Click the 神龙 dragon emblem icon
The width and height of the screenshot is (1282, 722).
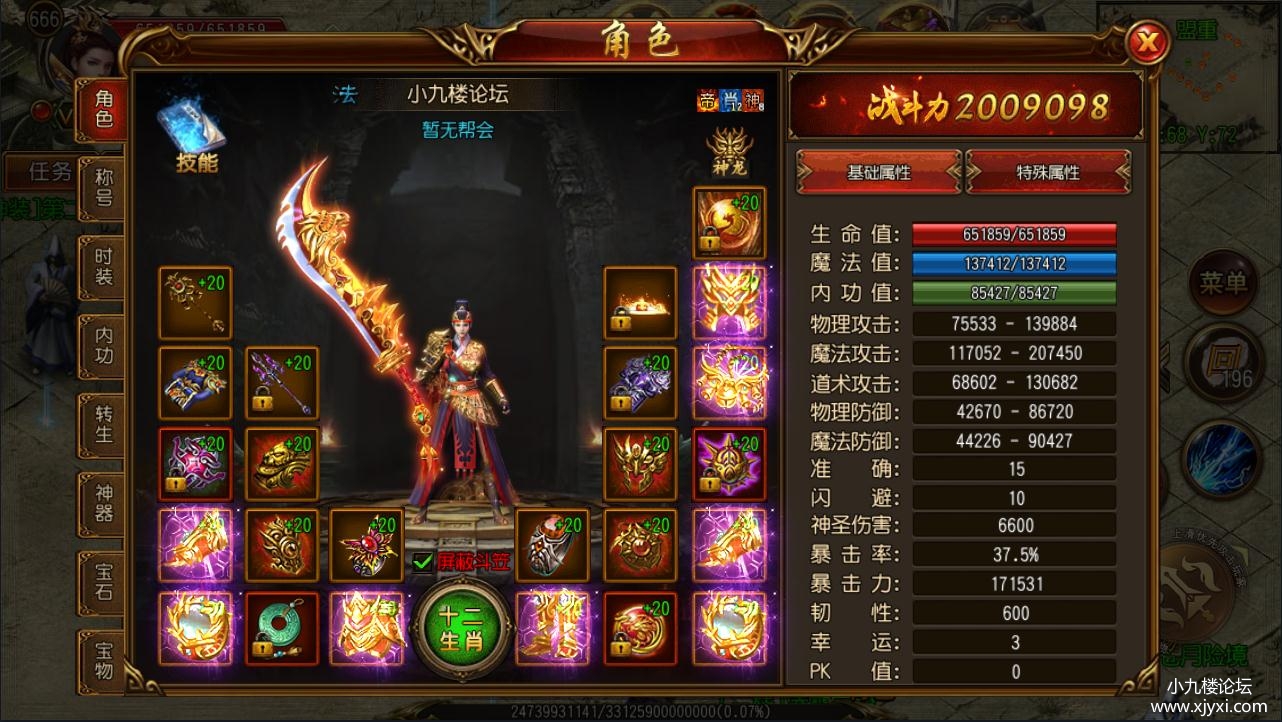728,152
